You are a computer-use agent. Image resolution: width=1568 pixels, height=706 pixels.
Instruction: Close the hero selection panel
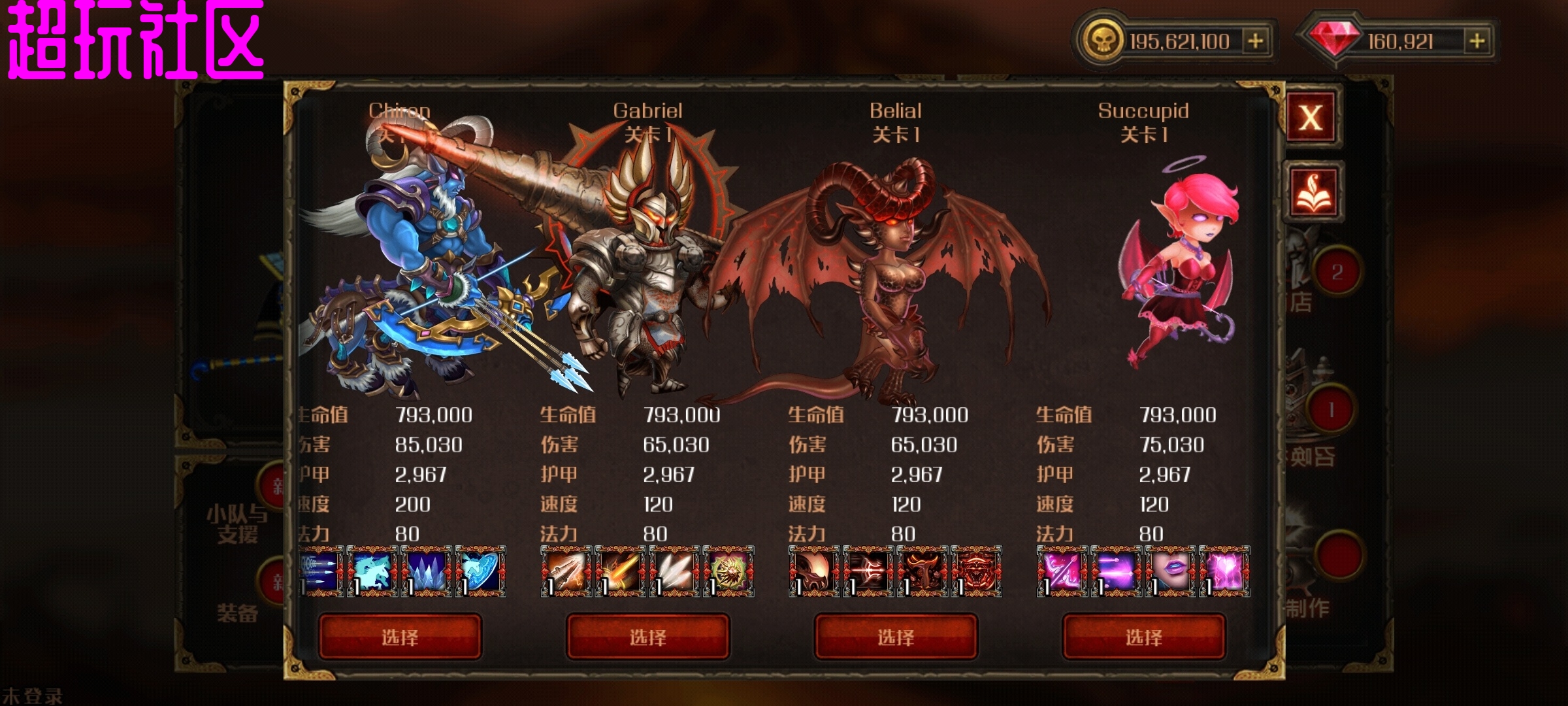[x=1311, y=118]
